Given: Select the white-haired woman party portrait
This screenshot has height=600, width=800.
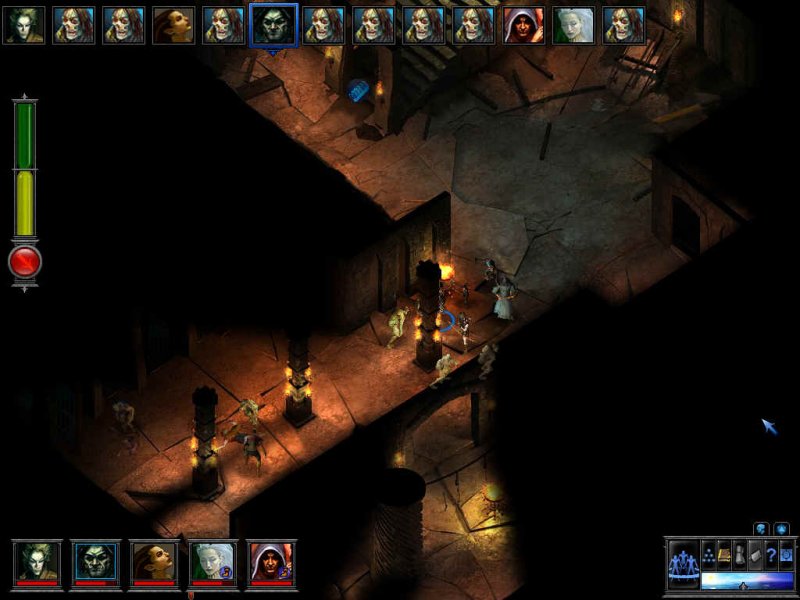Looking at the screenshot, I should (x=213, y=561).
